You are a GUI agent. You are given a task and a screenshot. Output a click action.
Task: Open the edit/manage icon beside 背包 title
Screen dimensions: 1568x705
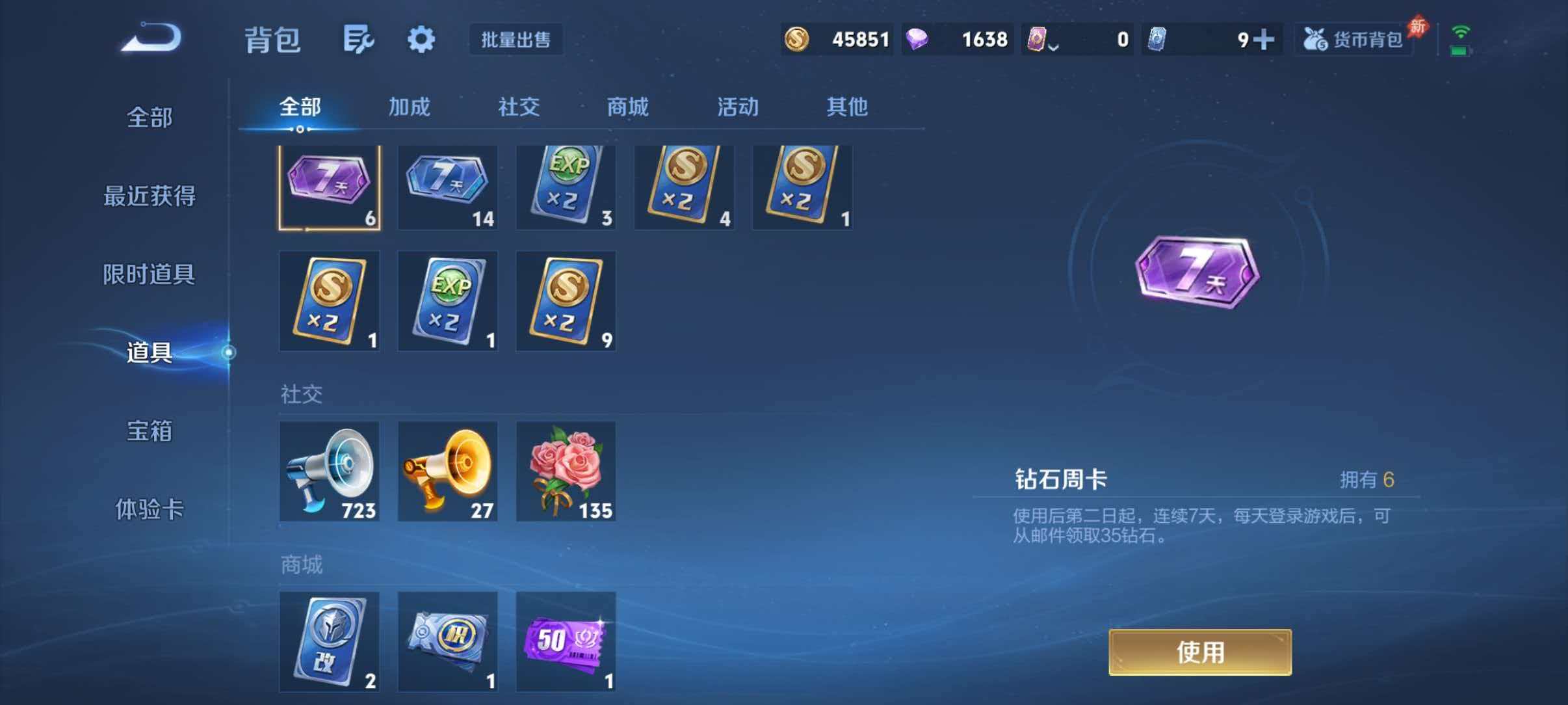point(359,39)
